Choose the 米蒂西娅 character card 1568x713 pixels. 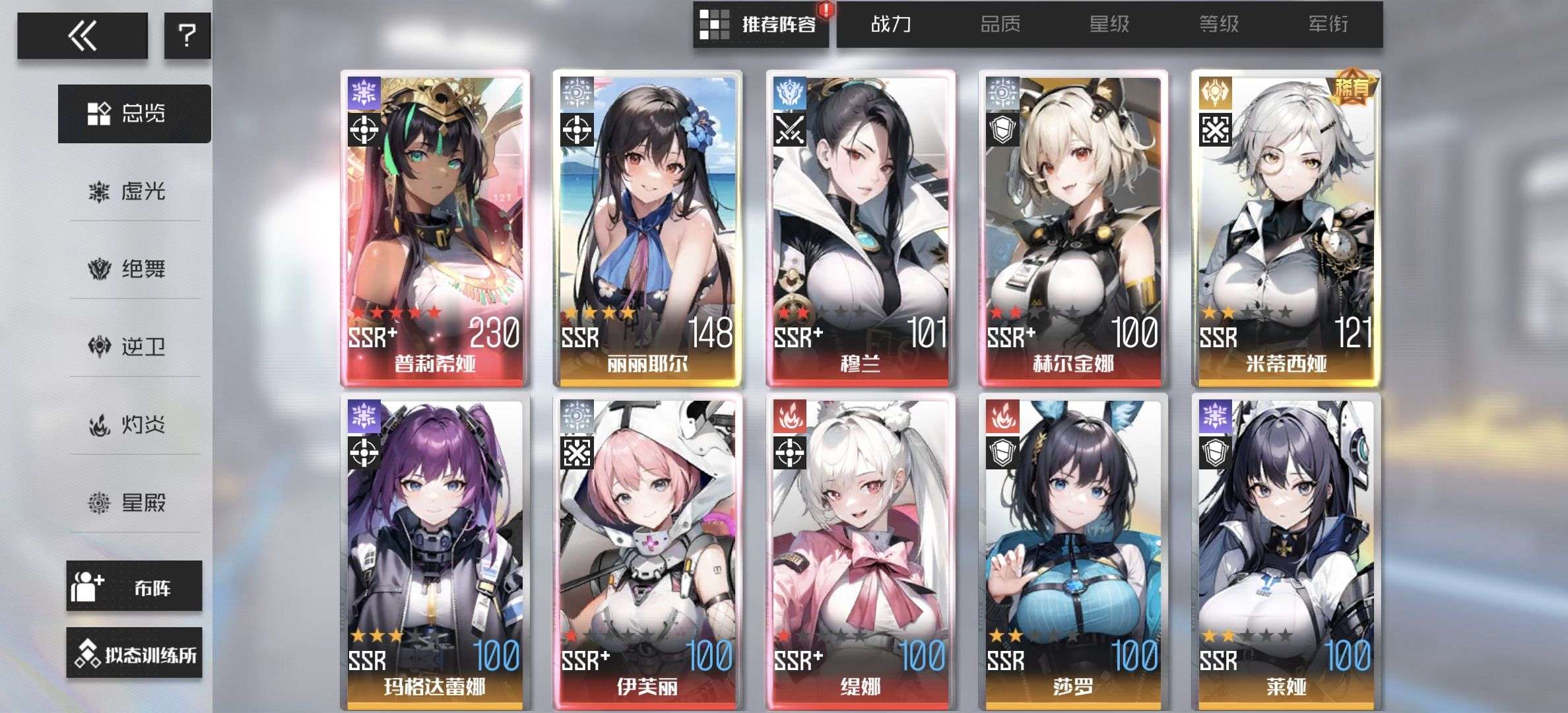coord(1286,228)
